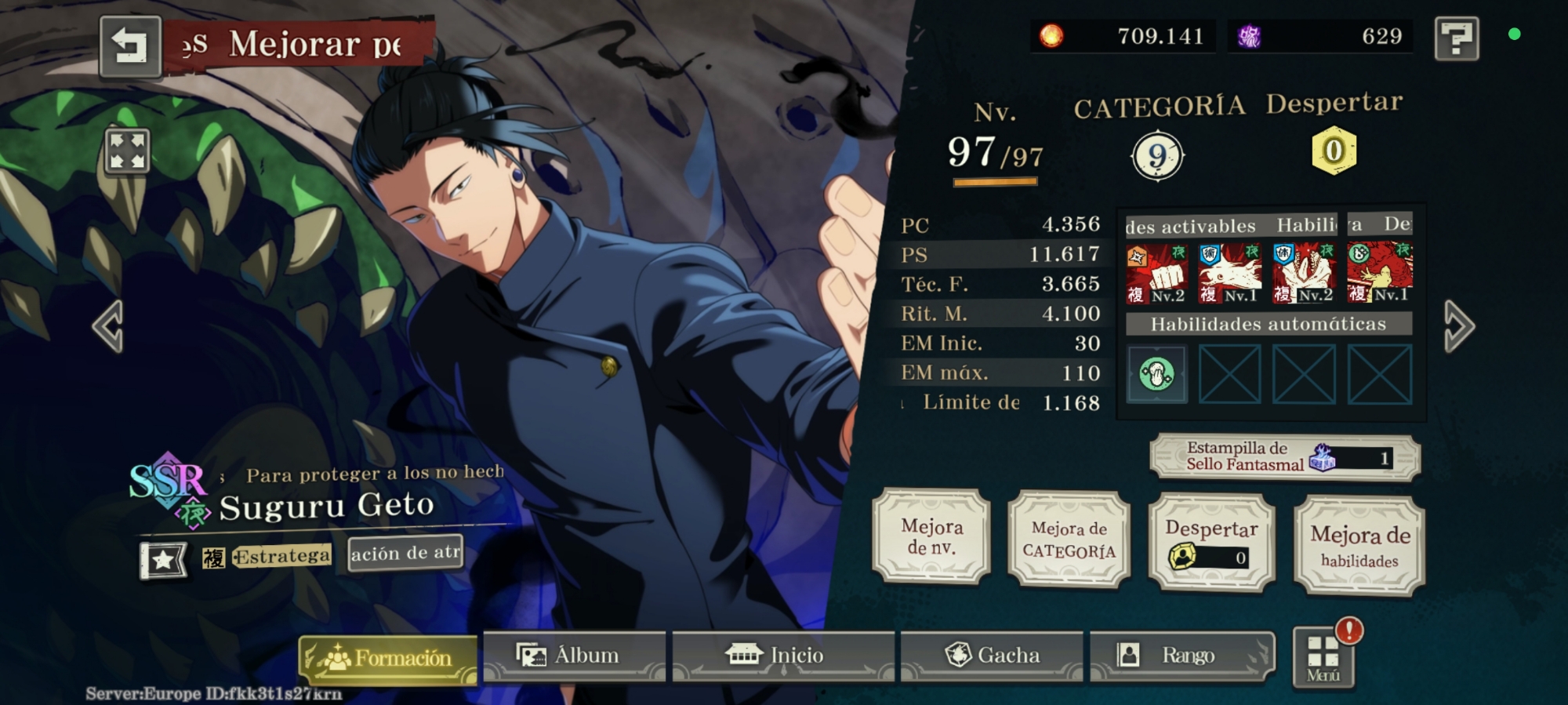Open Mejora de habilidades
Image resolution: width=1568 pixels, height=705 pixels.
point(1359,546)
